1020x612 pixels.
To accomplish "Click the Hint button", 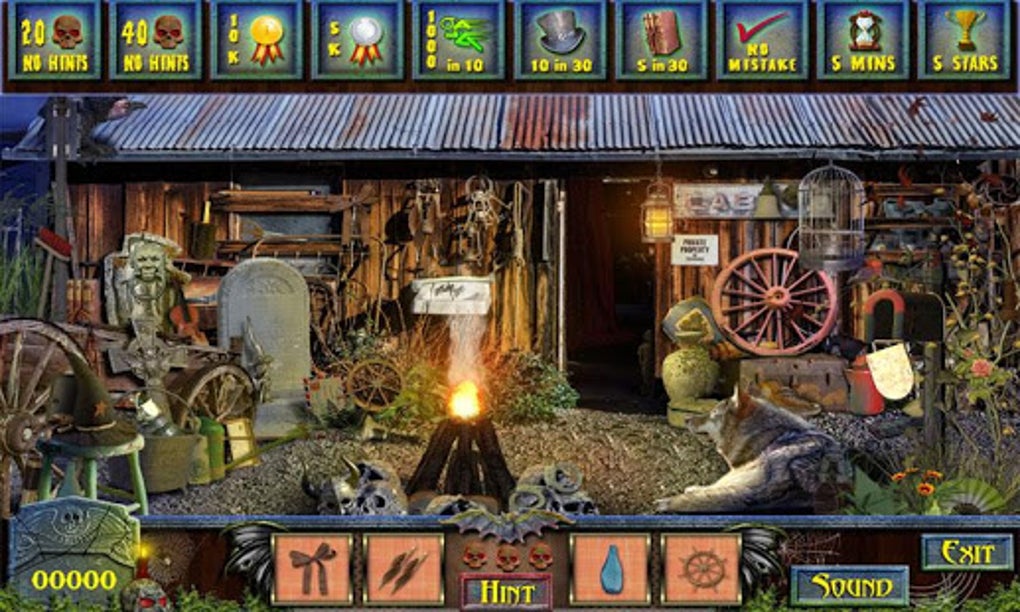I will (x=506, y=592).
